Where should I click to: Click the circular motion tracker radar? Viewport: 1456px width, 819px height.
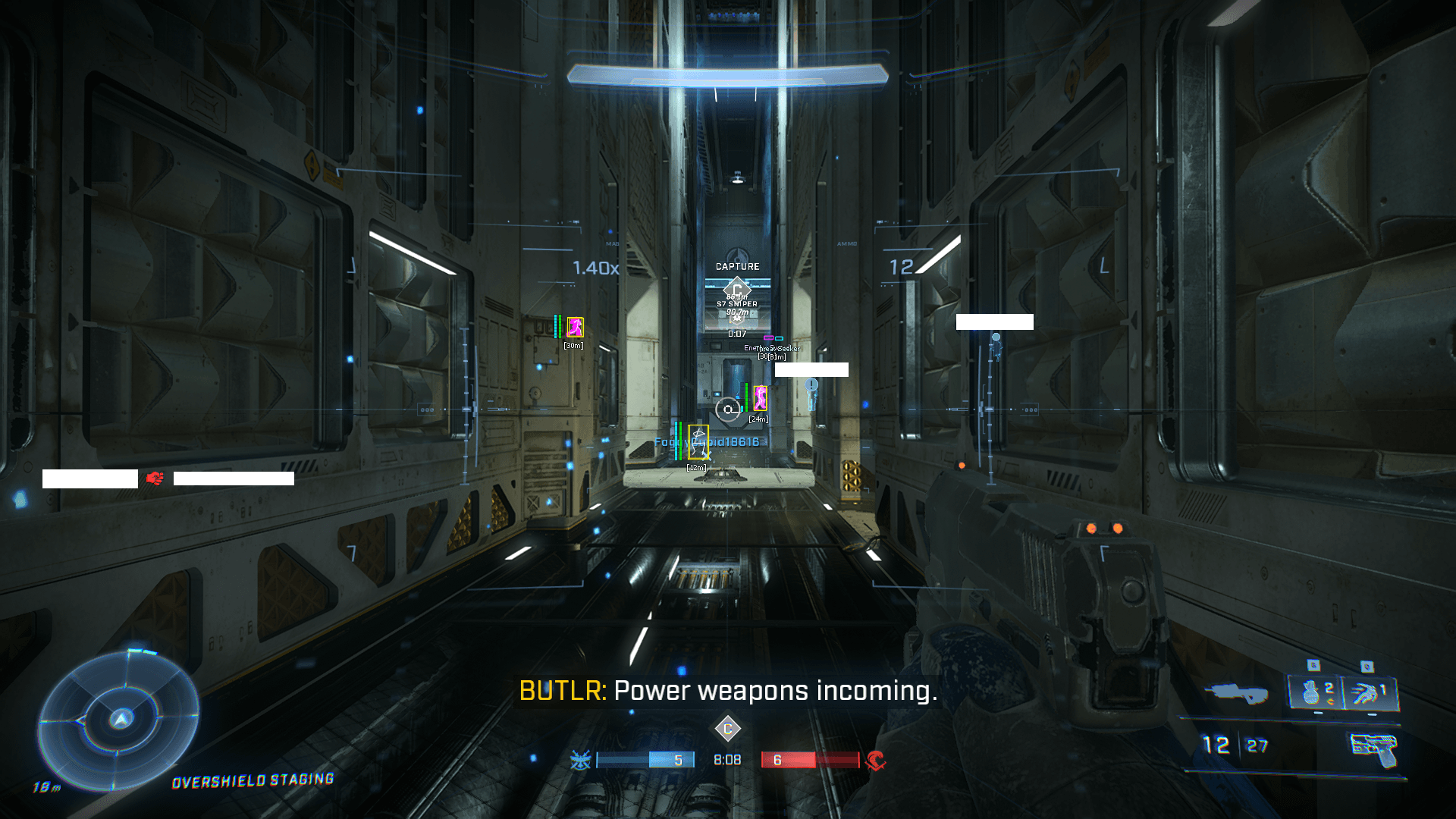120,719
